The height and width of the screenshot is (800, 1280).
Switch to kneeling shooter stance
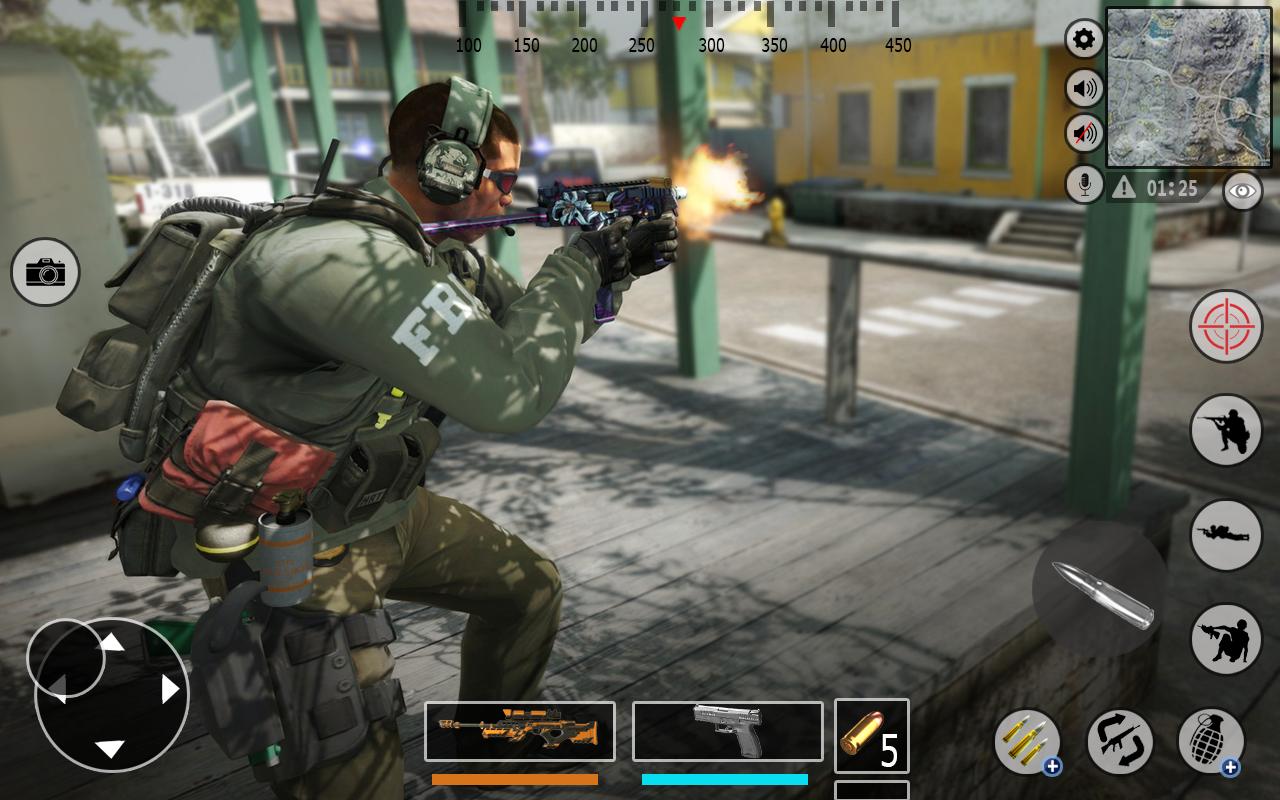coord(1226,430)
